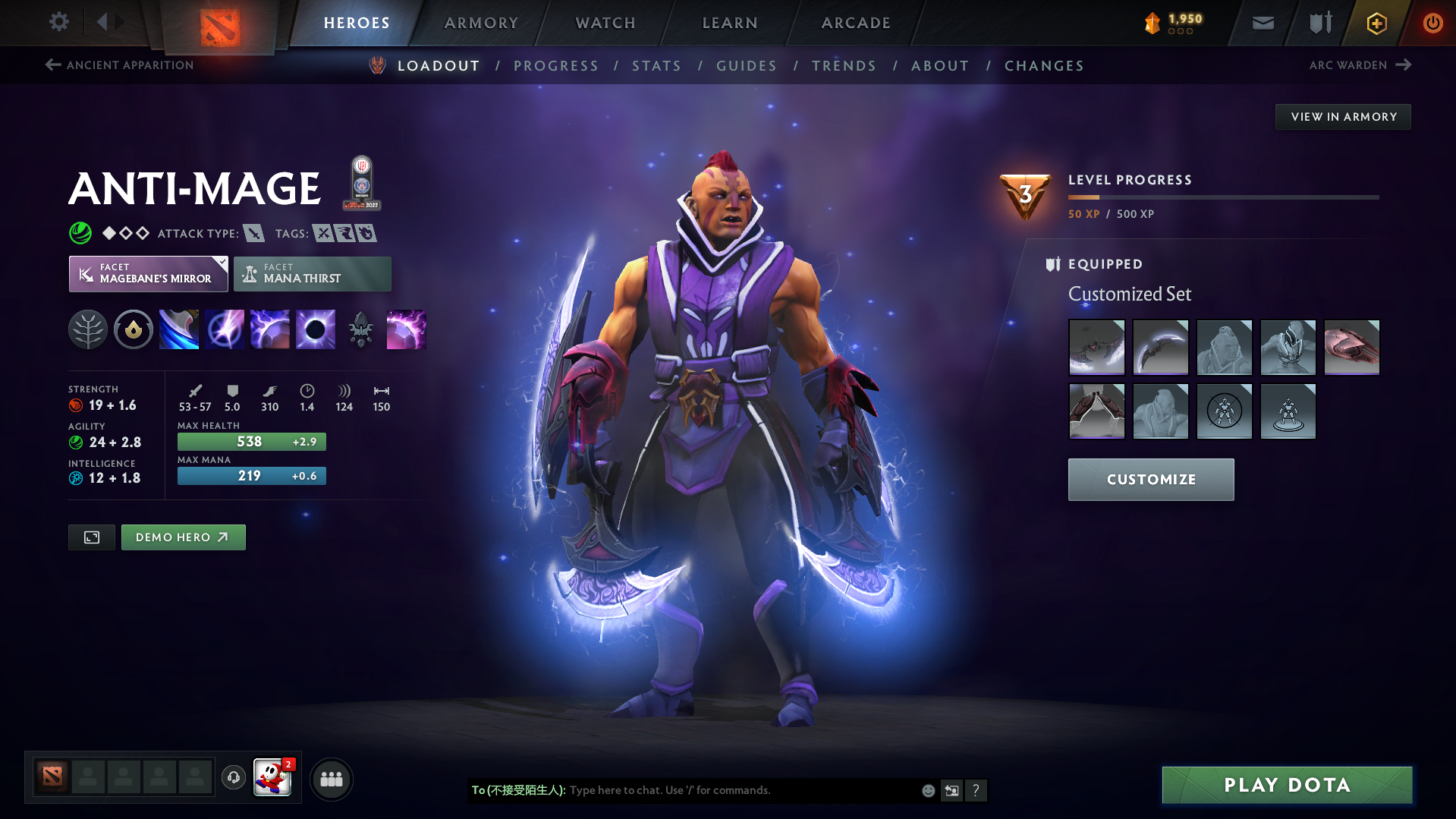Click the innate ability droplet icon

[133, 329]
